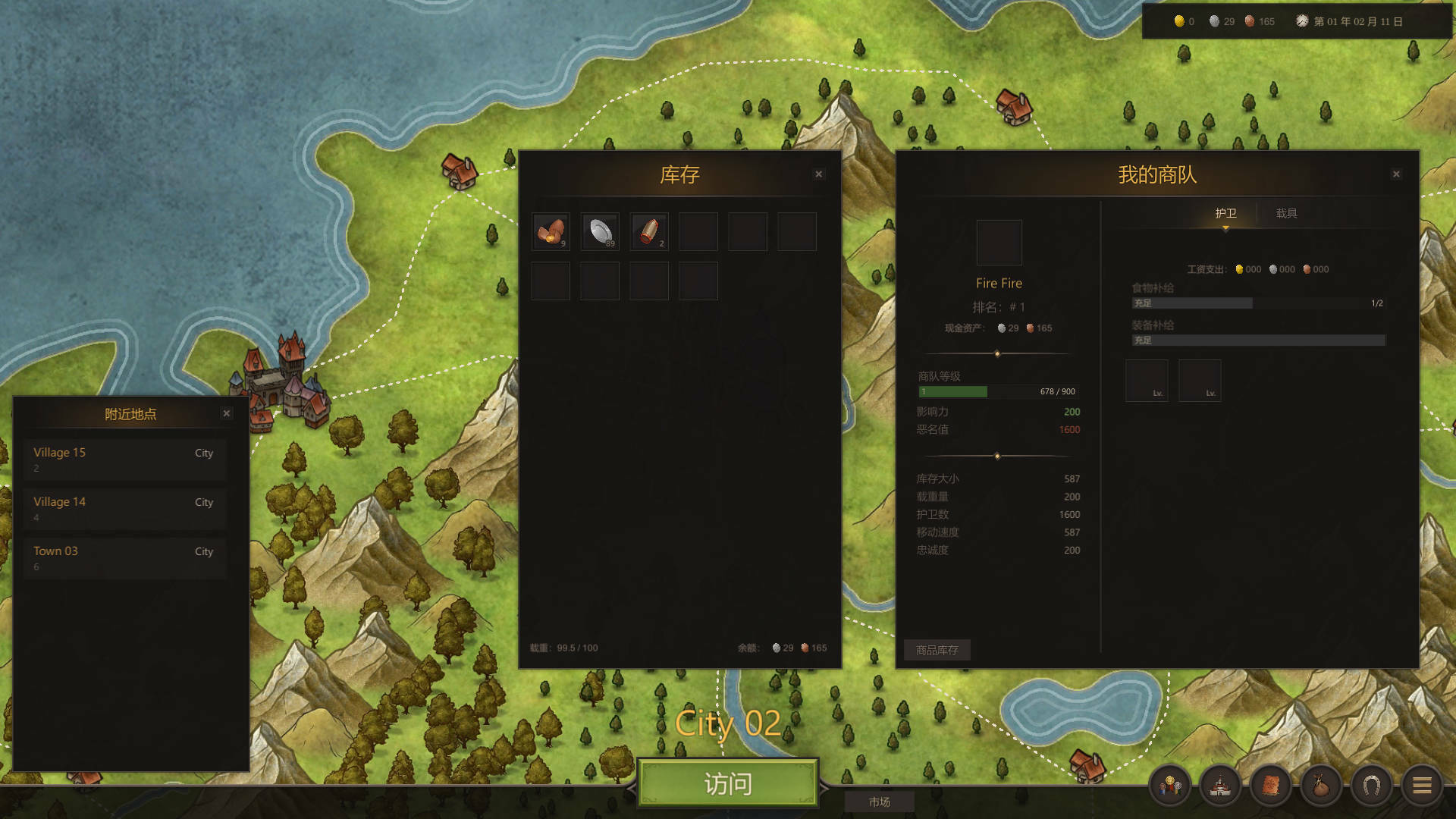Open the money bag finances icon
Screen dimensions: 1456x819
pyautogui.click(x=1321, y=785)
